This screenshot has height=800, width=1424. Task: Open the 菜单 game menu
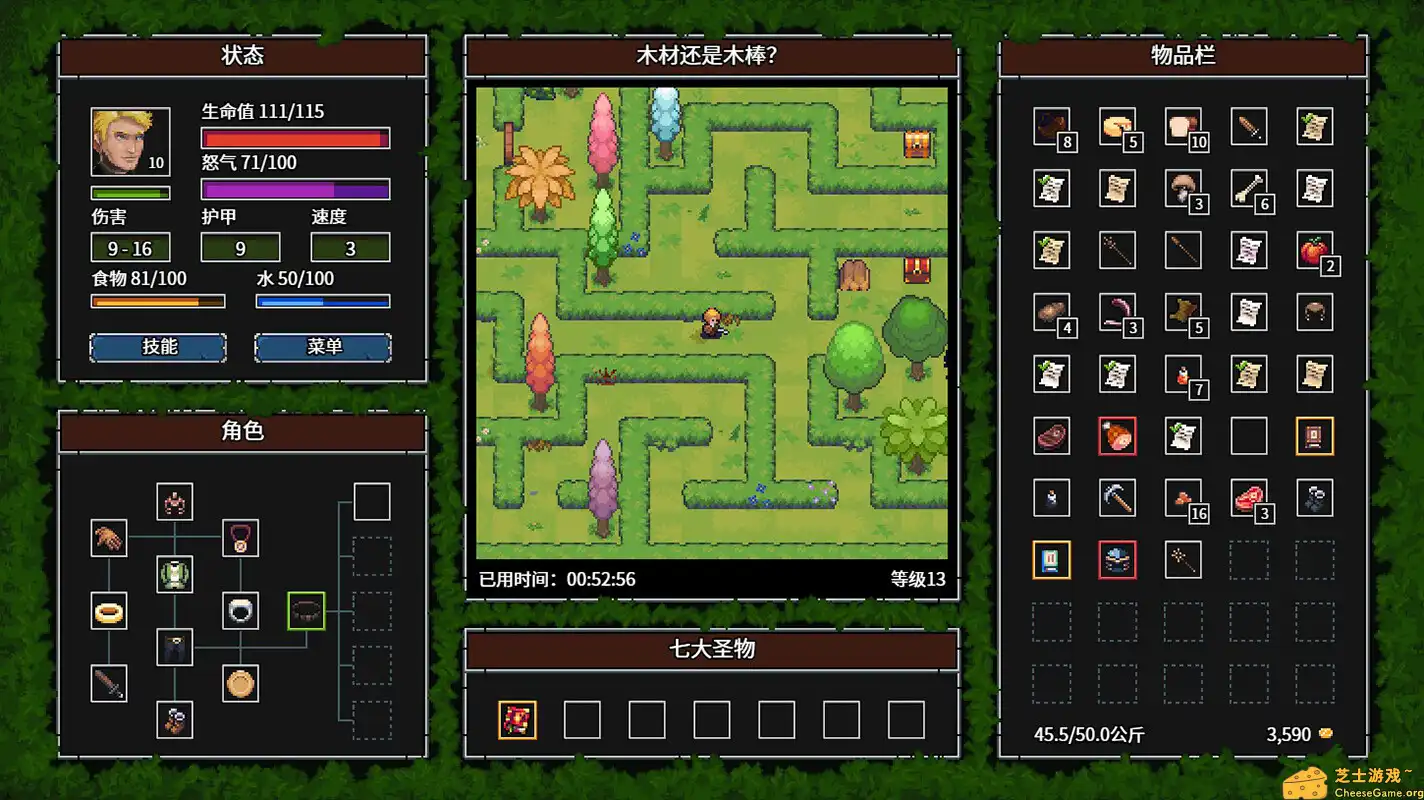coord(322,347)
